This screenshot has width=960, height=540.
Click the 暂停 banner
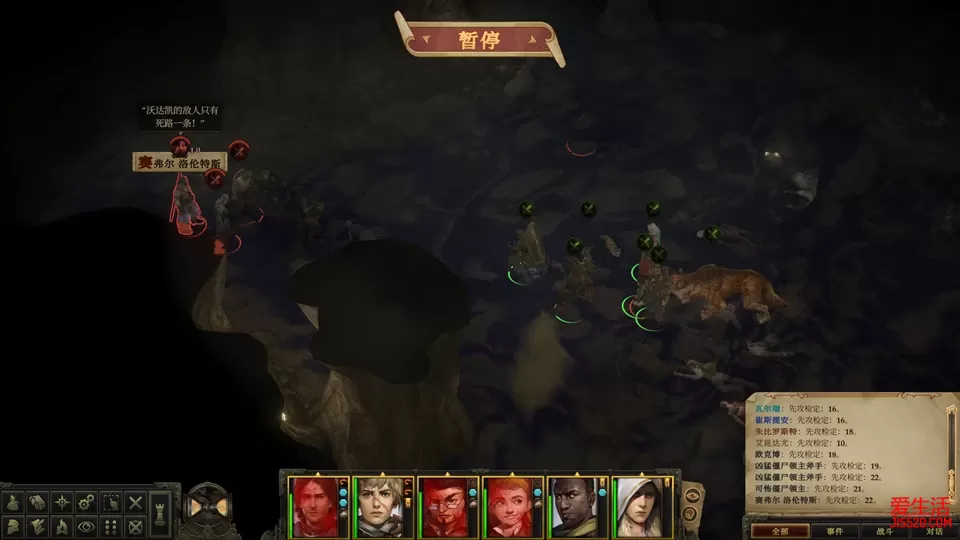coord(479,41)
